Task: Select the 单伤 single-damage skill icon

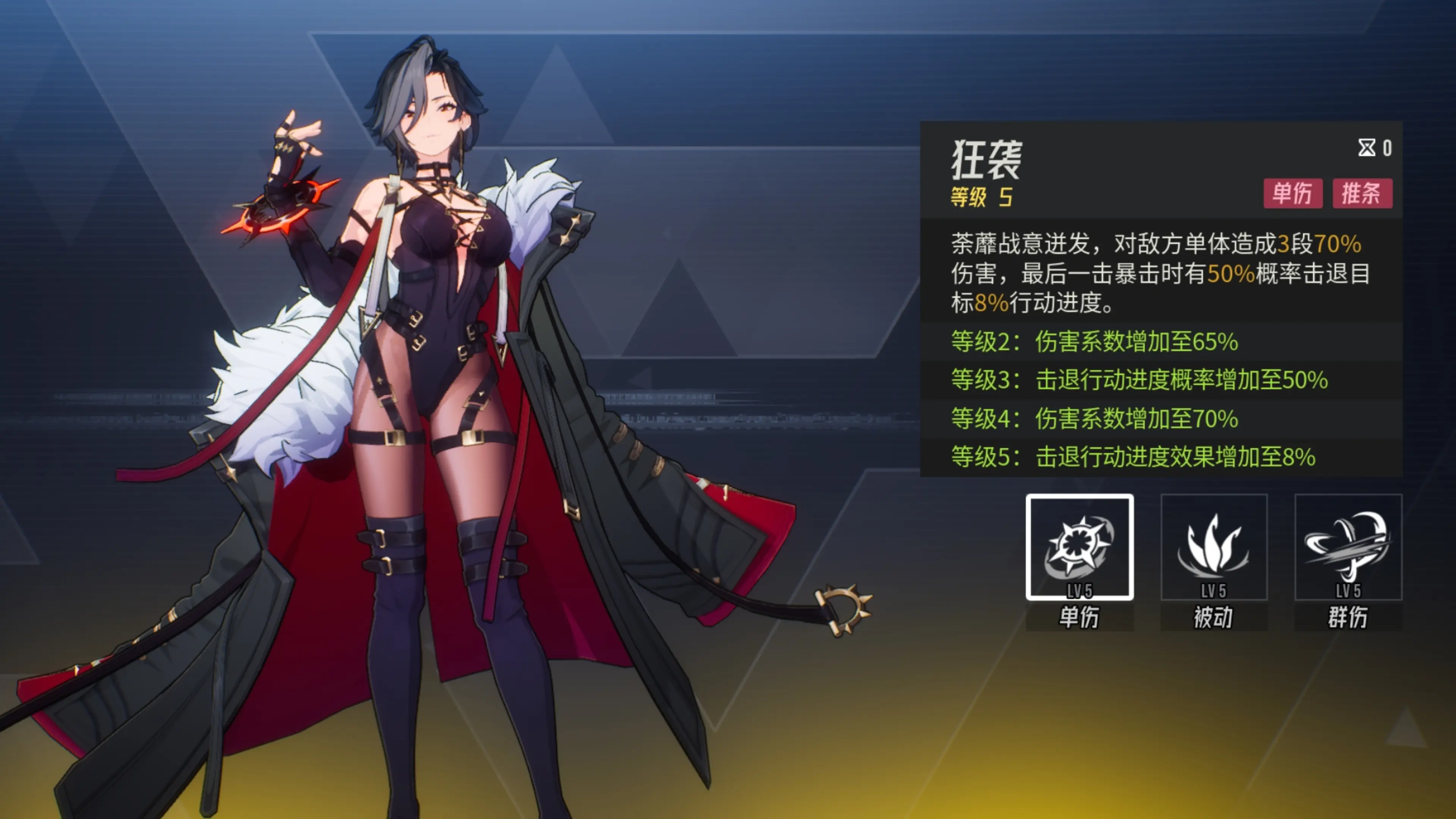Action: coord(1079,547)
